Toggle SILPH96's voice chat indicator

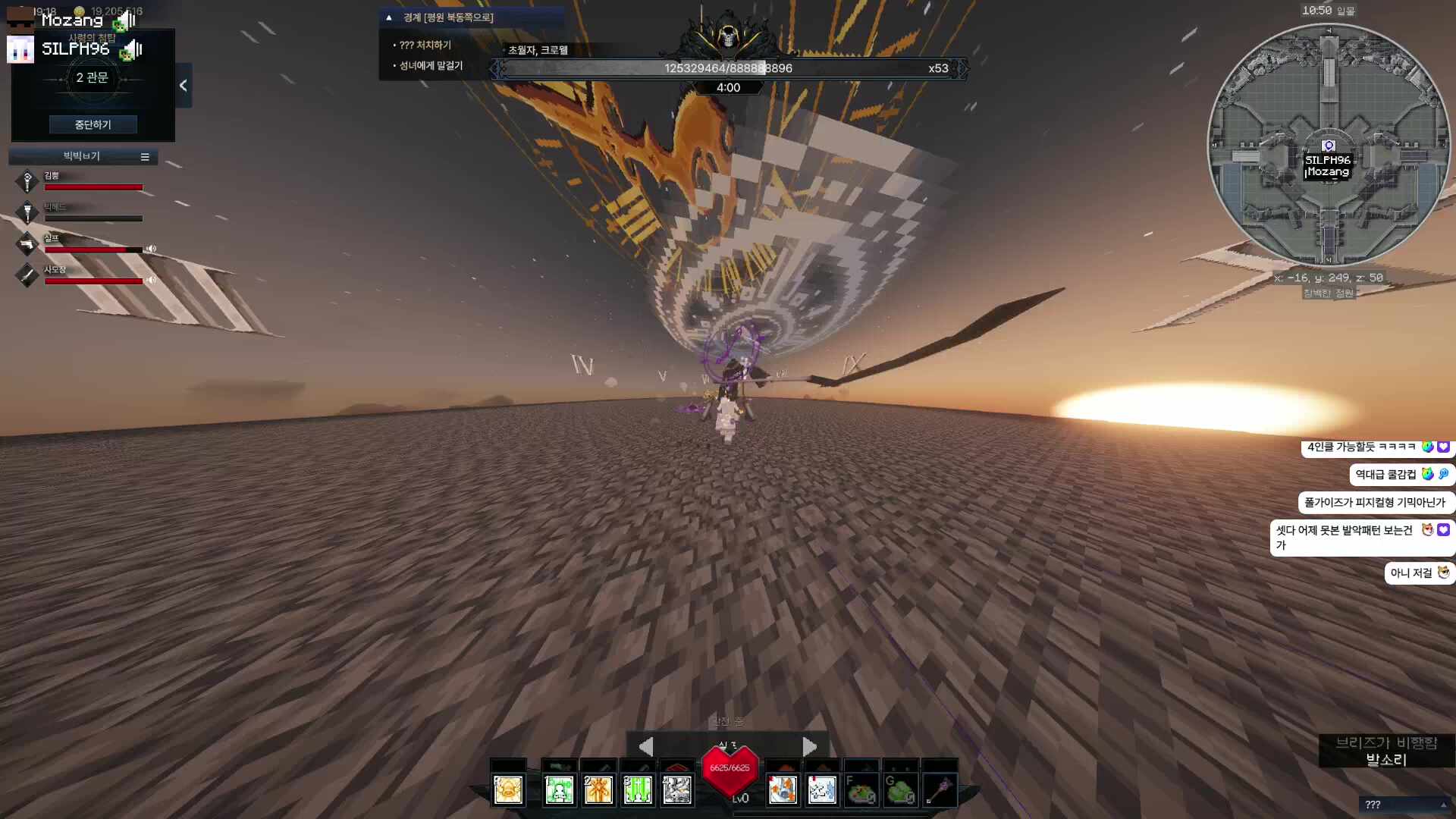(133, 49)
